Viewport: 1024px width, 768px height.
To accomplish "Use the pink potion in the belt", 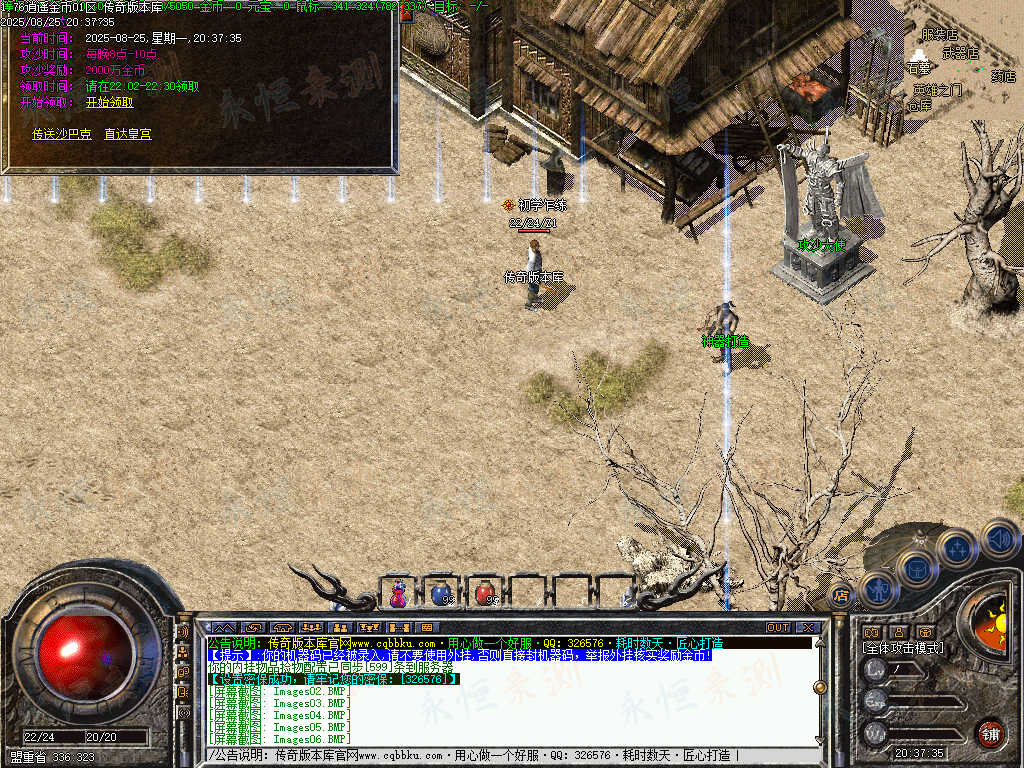I will pyautogui.click(x=398, y=594).
